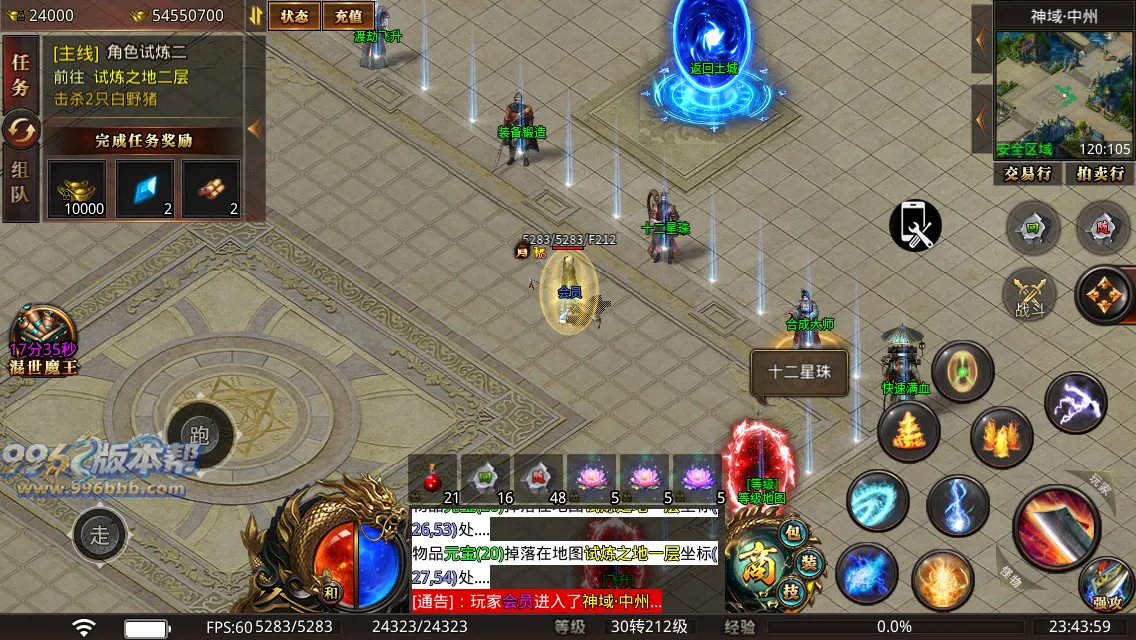
Task: Open the 任务 quest tab
Action: pos(20,74)
